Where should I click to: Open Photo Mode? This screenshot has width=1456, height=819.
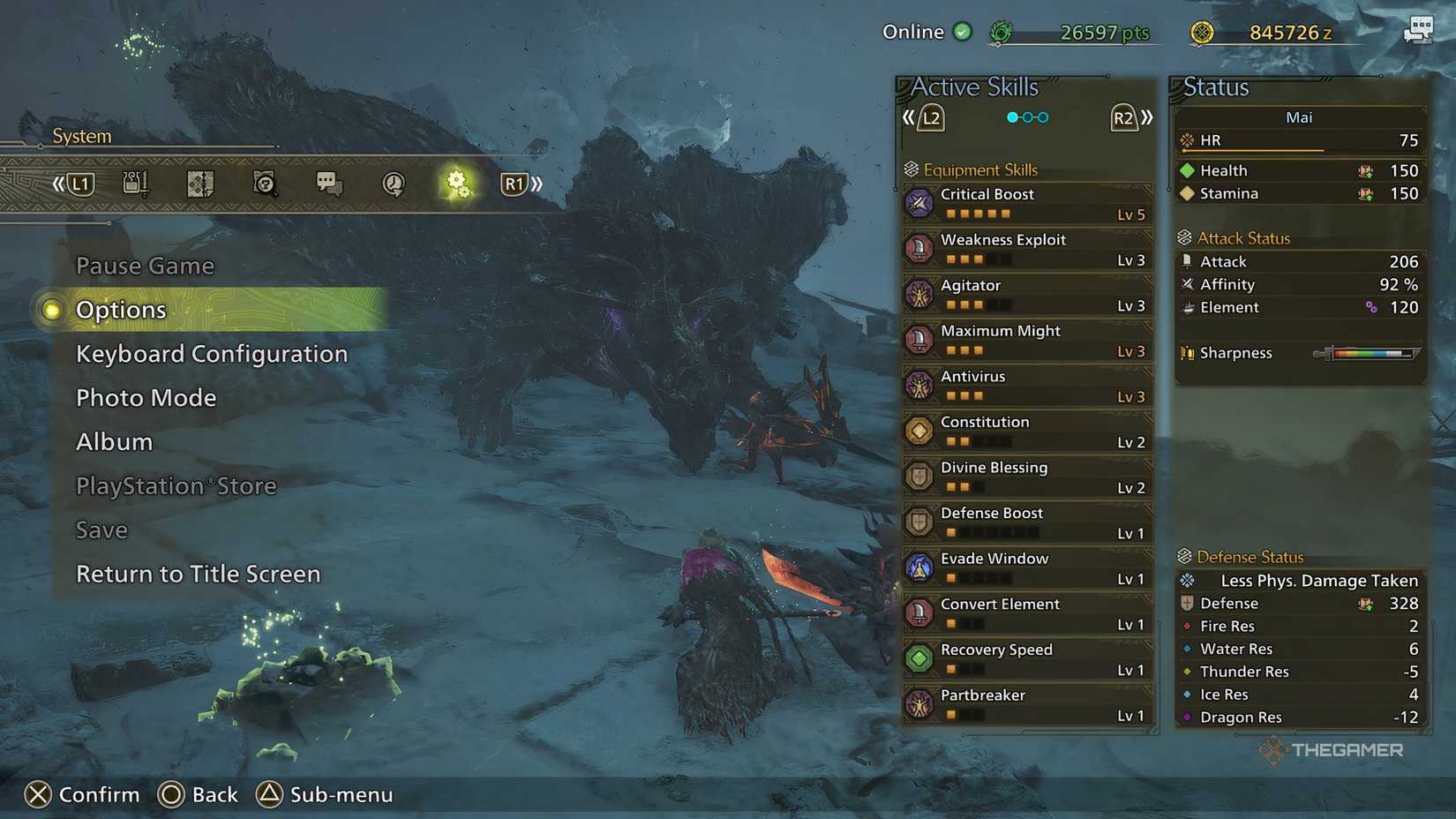(x=146, y=397)
